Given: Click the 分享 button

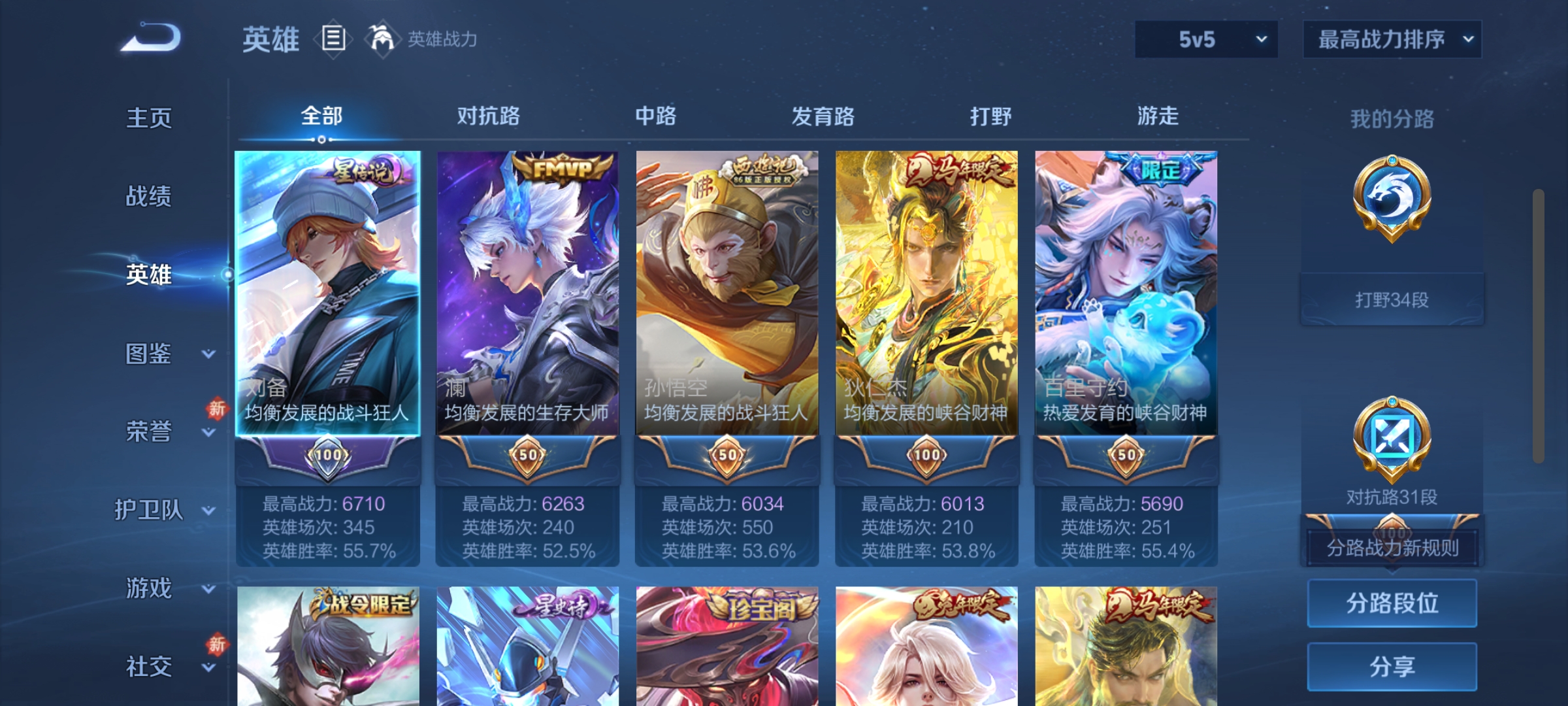Looking at the screenshot, I should [x=1392, y=665].
